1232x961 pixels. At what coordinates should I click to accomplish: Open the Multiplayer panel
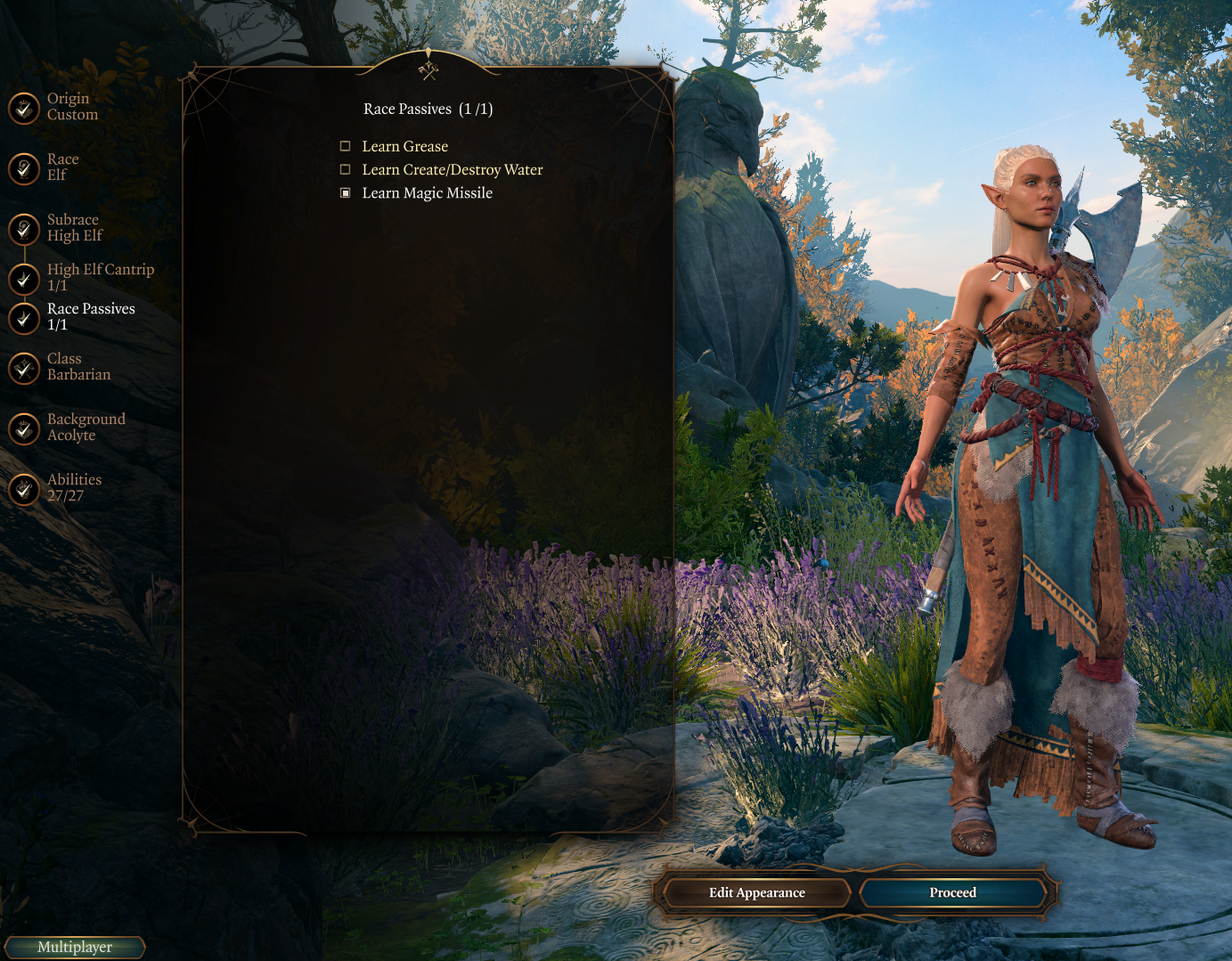(75, 947)
